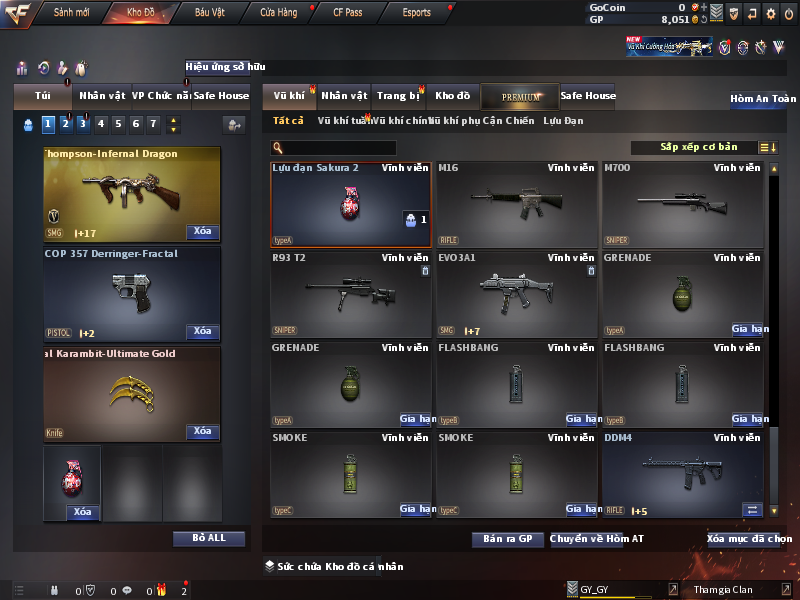Viewport: 800px width, 600px height.
Task: Switch to the Trang bị tab
Action: coord(399,96)
